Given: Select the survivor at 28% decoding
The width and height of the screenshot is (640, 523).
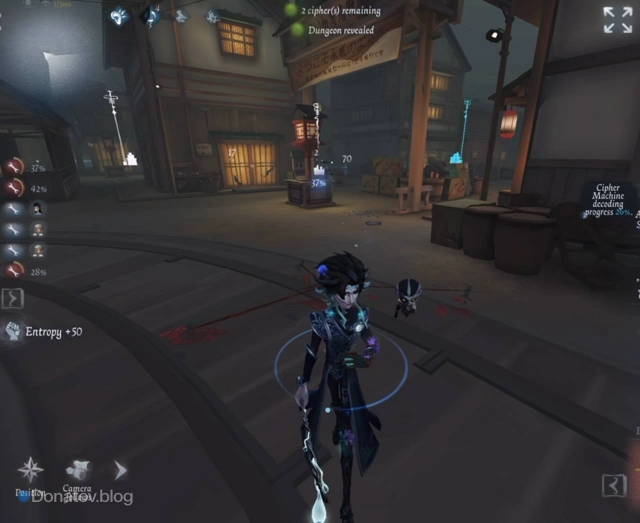Looking at the screenshot, I should [x=14, y=271].
